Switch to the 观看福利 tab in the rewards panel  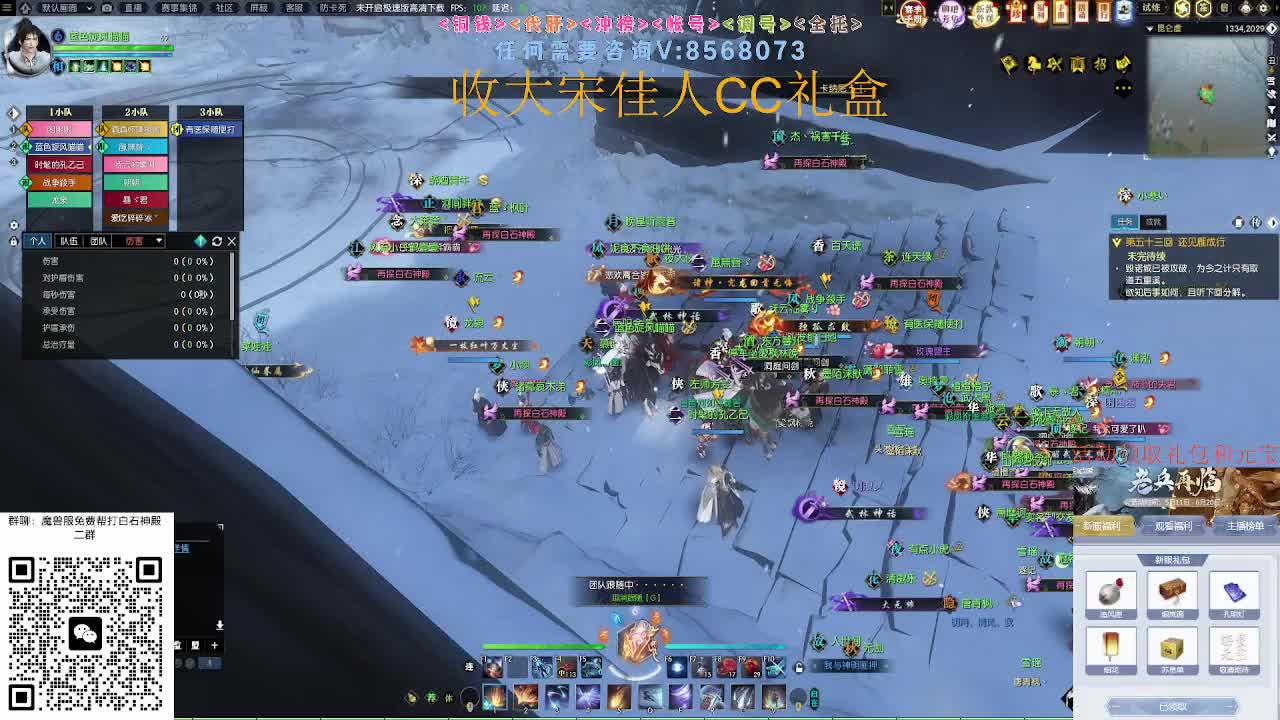click(x=1175, y=526)
